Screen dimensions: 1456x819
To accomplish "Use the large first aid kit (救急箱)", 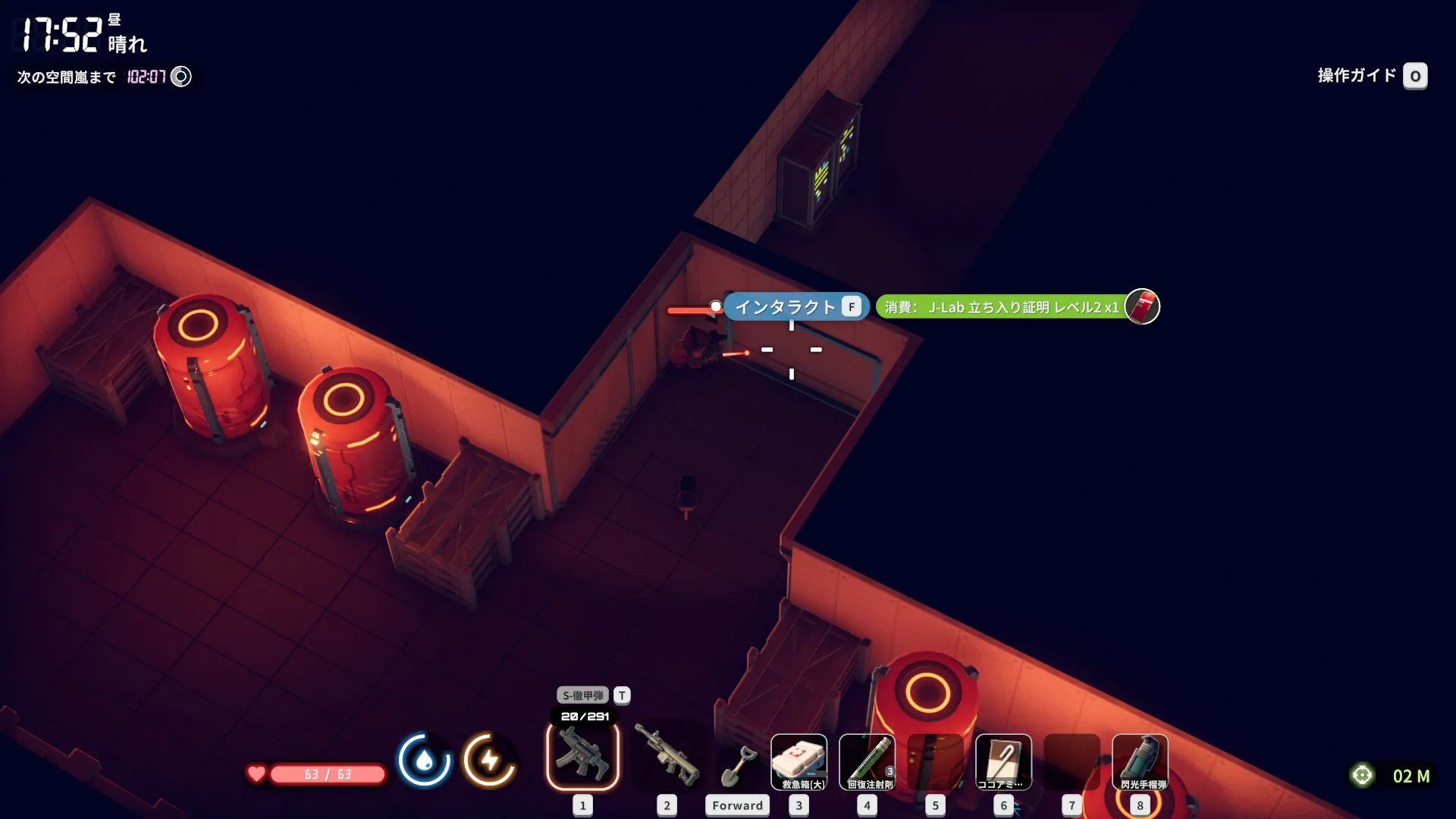I will coord(799,762).
